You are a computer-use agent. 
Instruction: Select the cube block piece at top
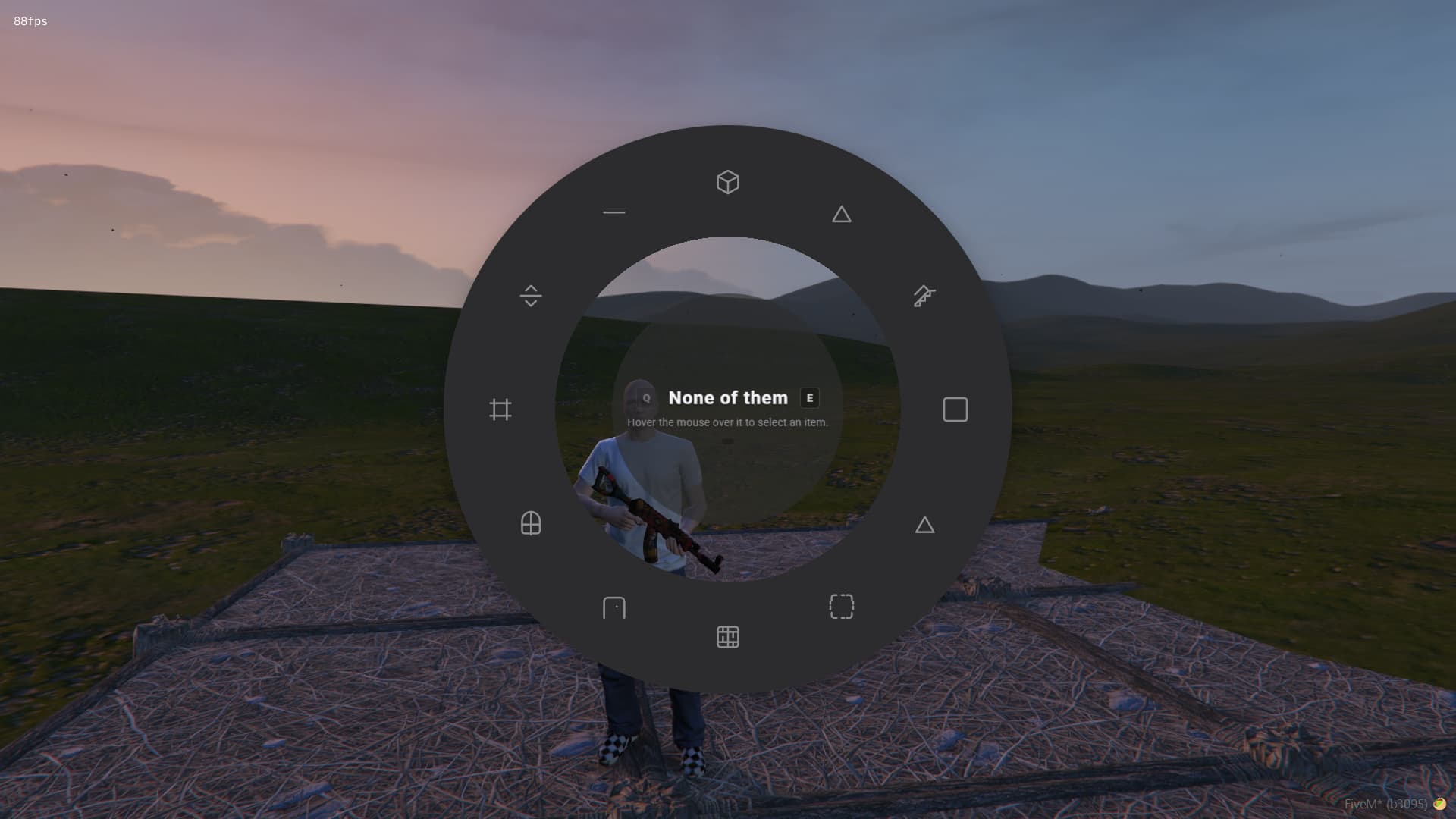[727, 182]
